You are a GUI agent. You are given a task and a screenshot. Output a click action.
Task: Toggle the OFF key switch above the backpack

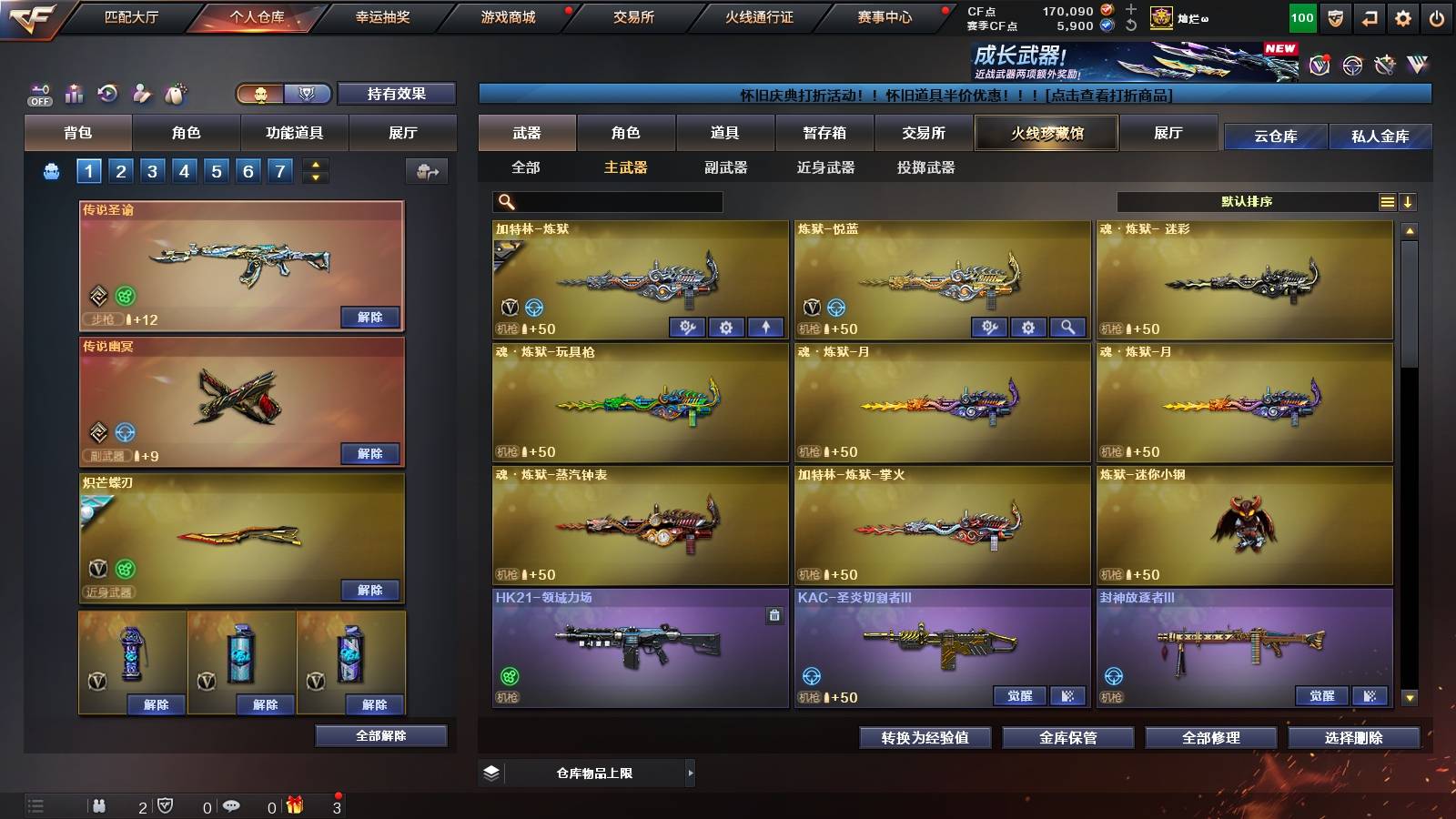coord(38,91)
